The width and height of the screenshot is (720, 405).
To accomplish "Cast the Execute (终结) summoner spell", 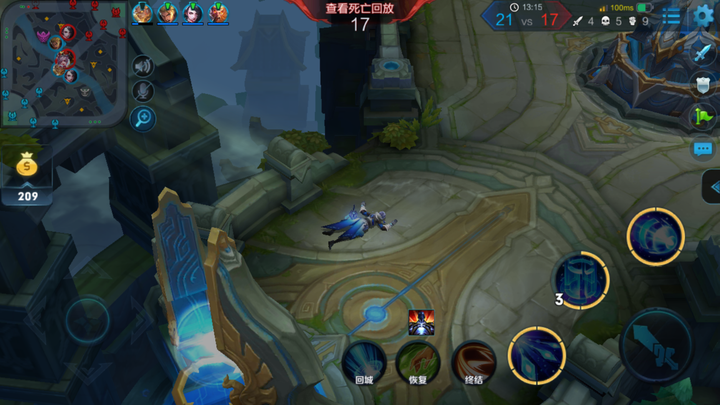I will coord(473,361).
